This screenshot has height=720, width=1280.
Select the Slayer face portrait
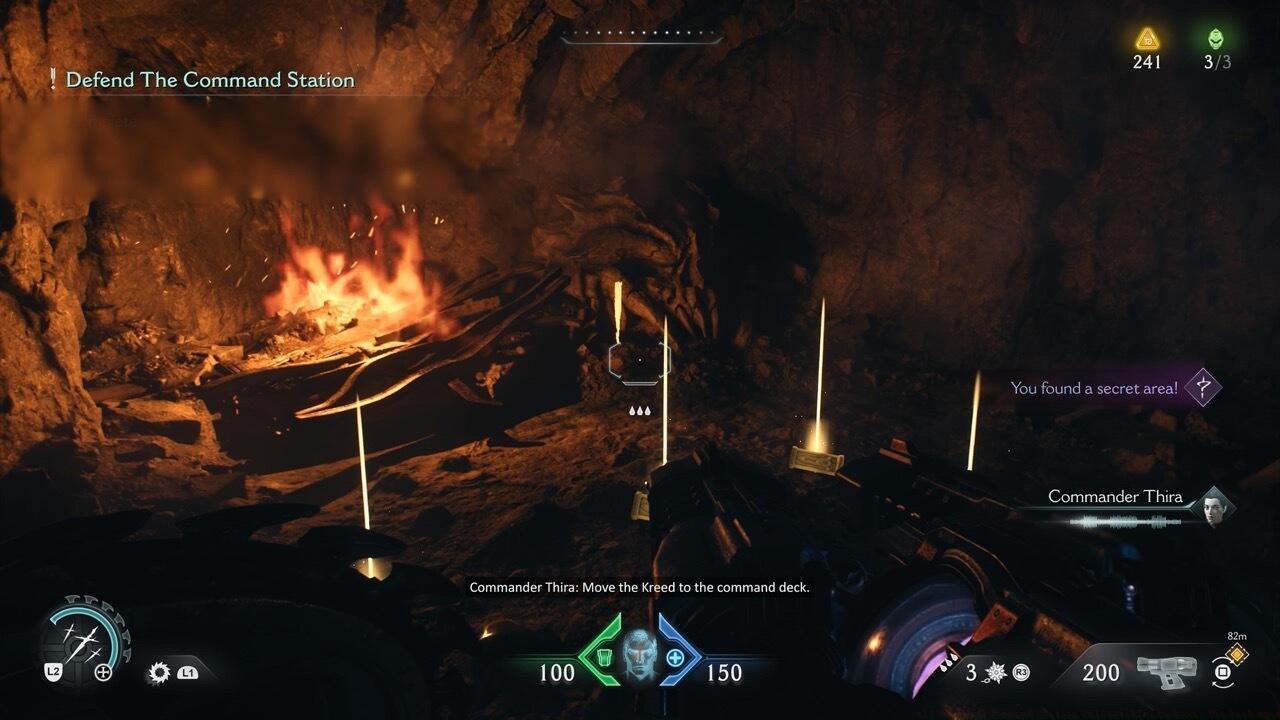pyautogui.click(x=639, y=657)
